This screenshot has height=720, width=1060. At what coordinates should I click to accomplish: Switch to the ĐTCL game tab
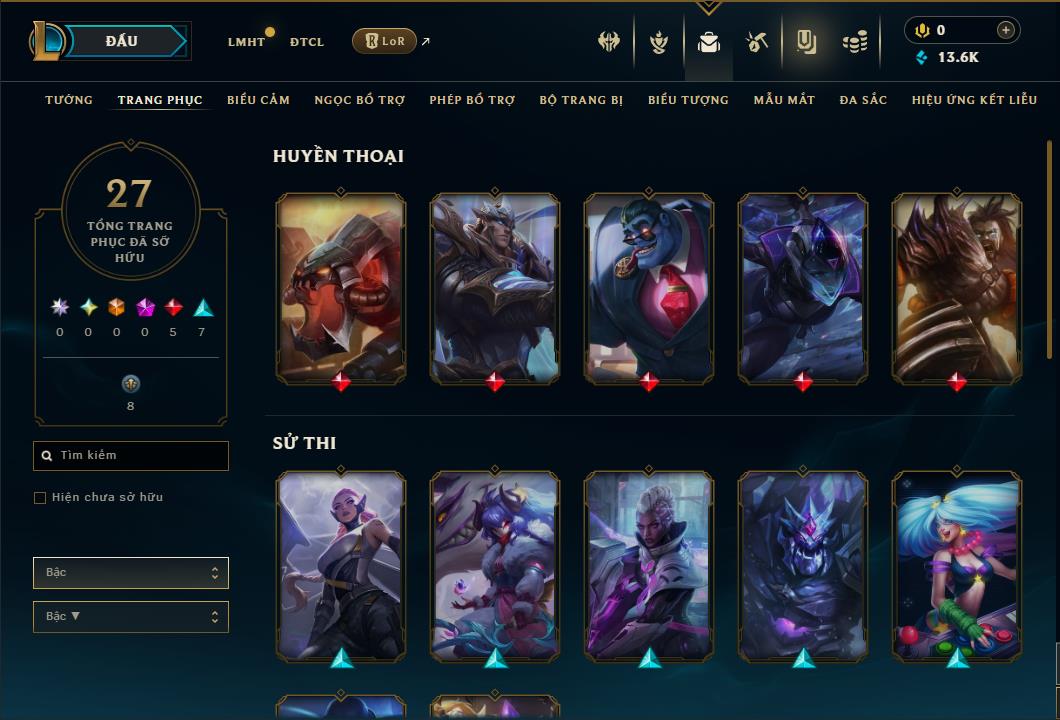point(307,42)
